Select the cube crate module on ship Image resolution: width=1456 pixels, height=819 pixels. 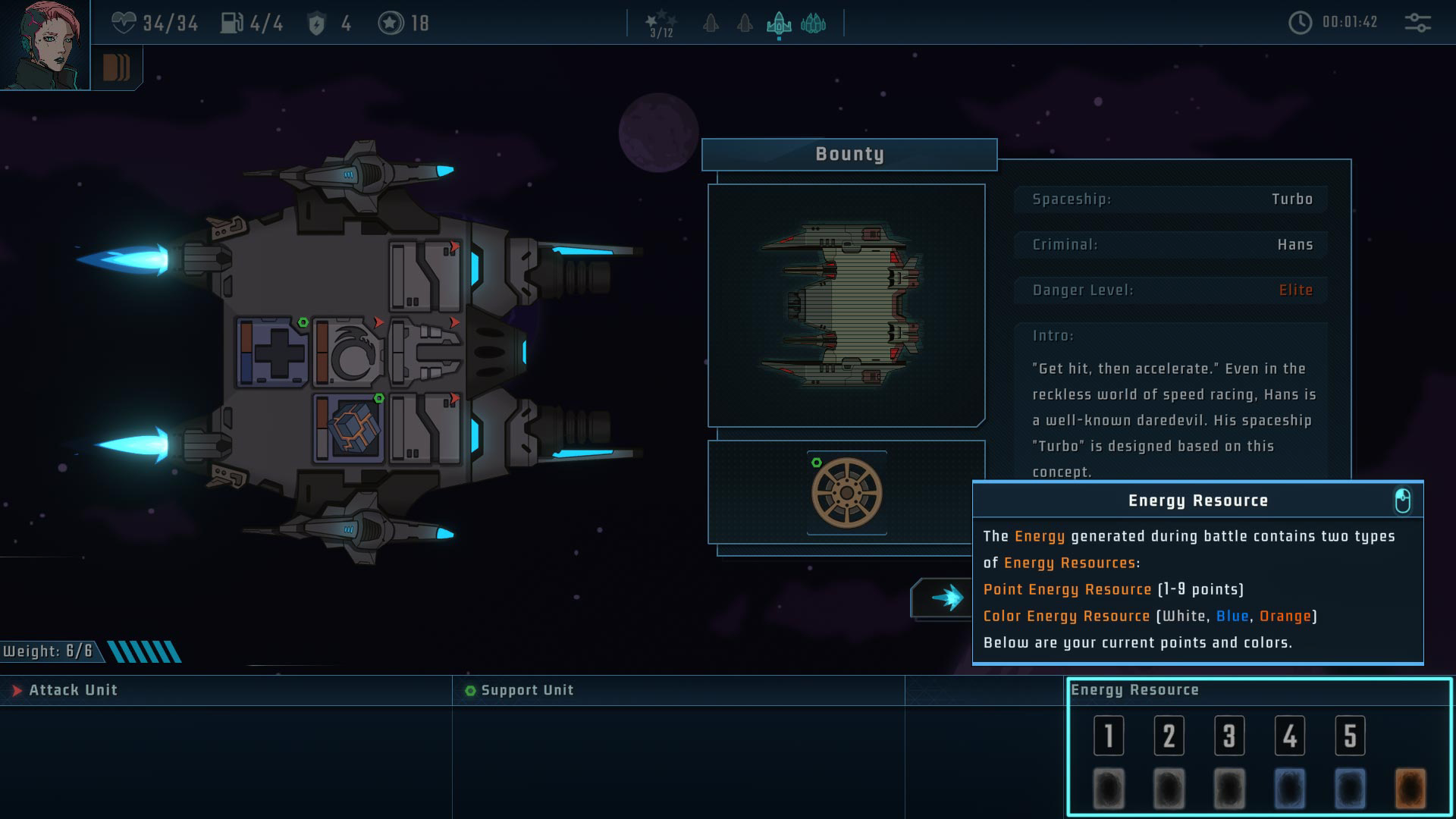pyautogui.click(x=348, y=428)
